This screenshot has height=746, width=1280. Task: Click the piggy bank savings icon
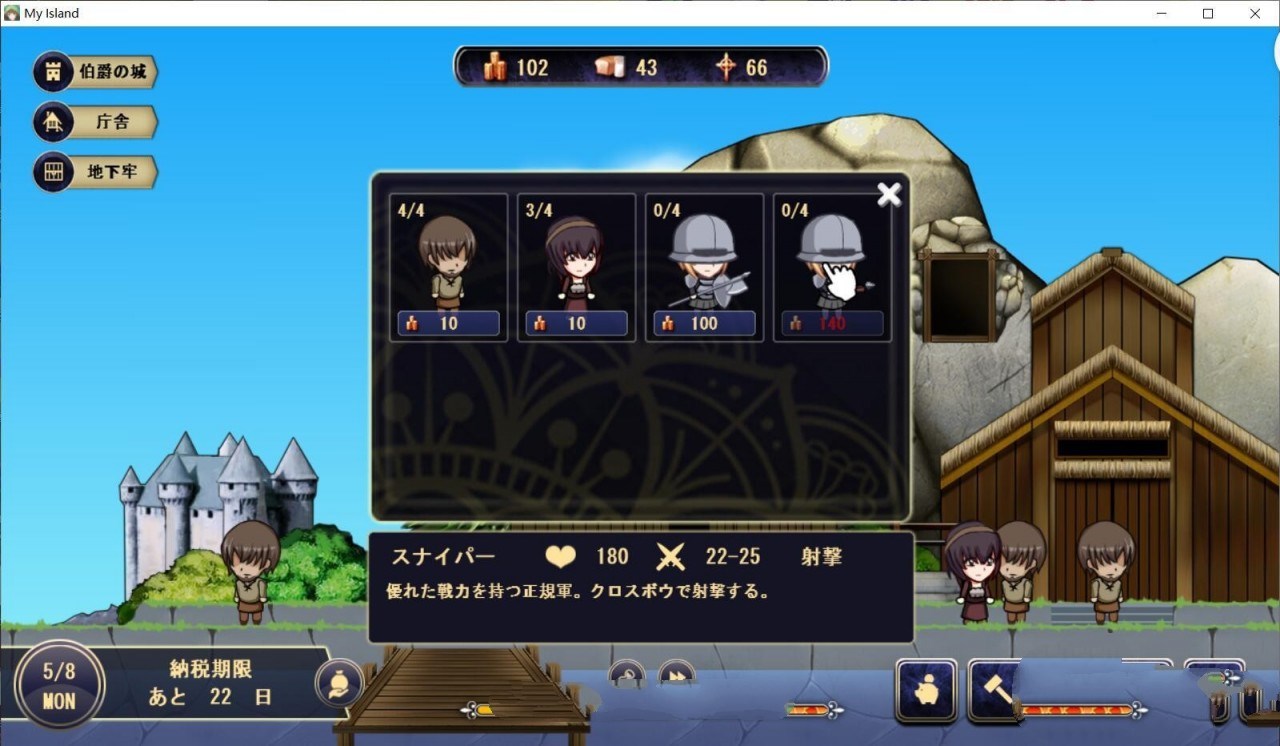pos(926,690)
